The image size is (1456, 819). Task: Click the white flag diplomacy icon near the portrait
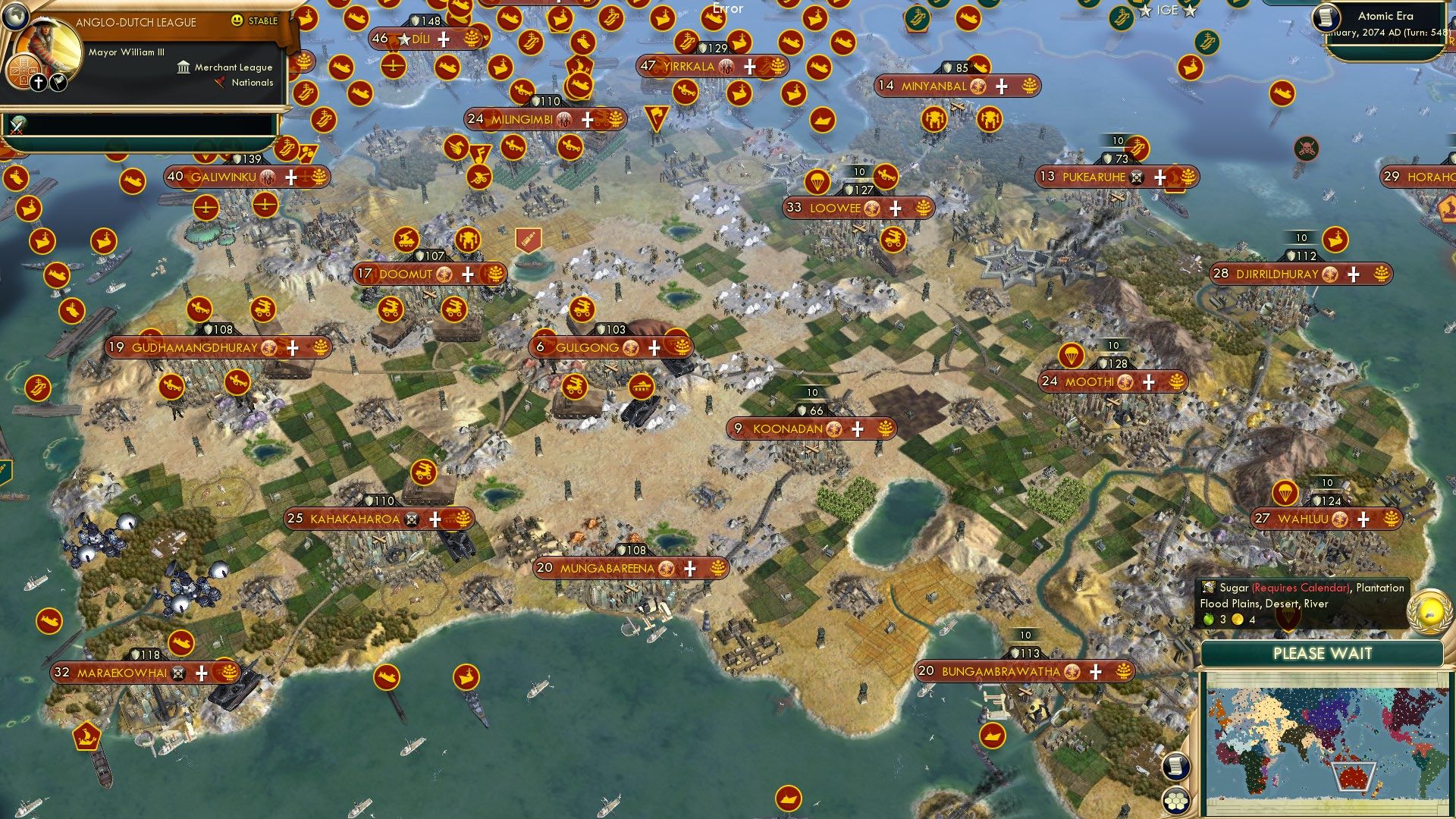pos(58,83)
